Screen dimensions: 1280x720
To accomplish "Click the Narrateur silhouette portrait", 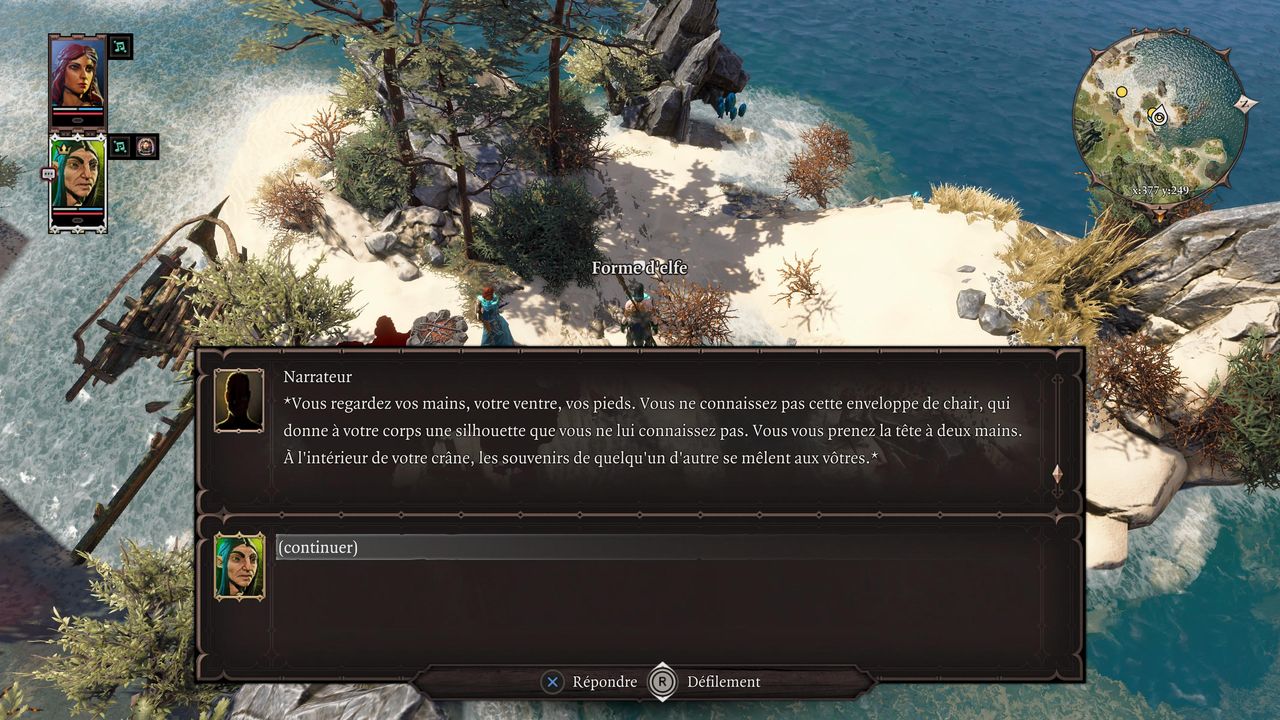I will tap(239, 400).
